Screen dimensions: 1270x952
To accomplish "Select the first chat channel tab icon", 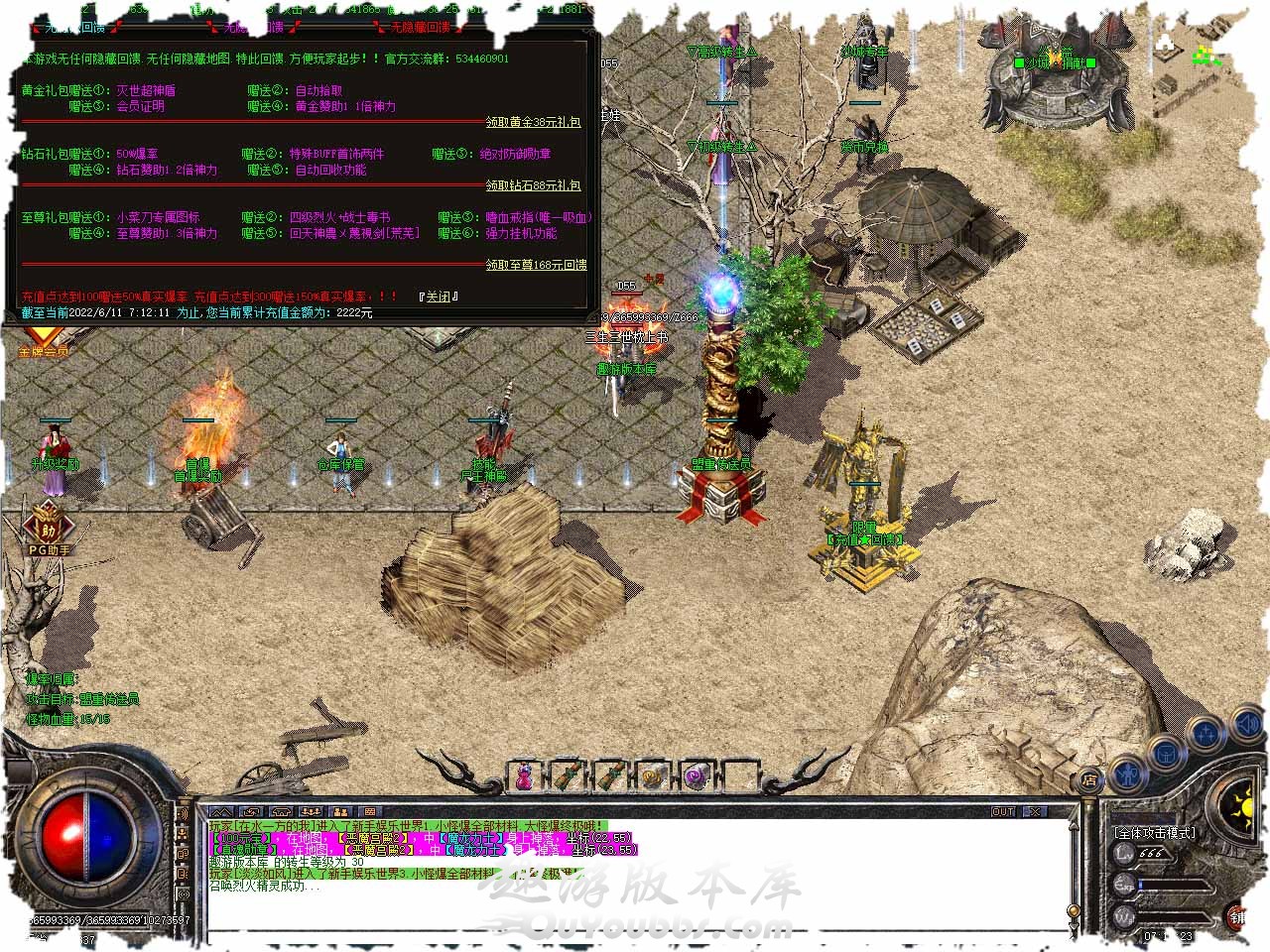I will coord(221,812).
